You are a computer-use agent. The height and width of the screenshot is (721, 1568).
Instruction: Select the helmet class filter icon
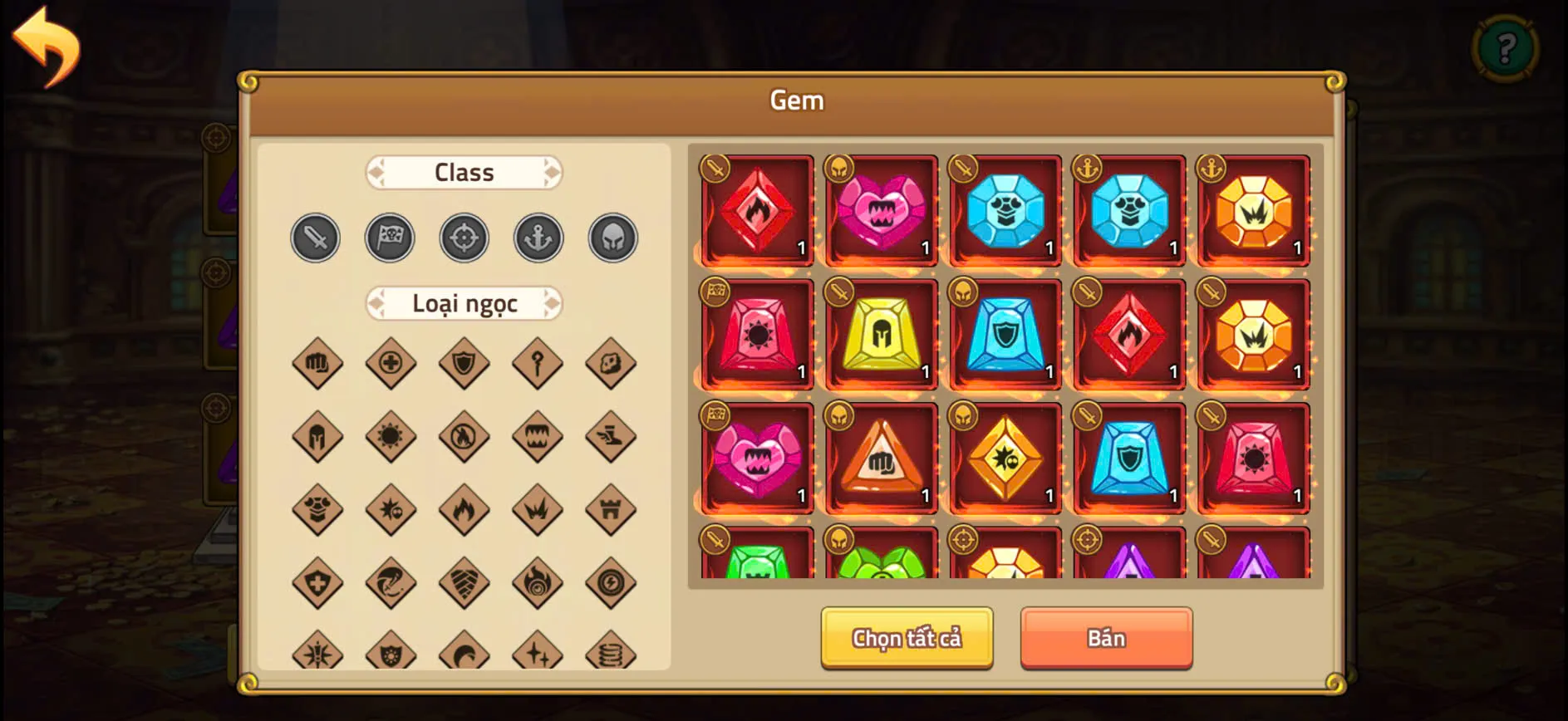pyautogui.click(x=612, y=238)
